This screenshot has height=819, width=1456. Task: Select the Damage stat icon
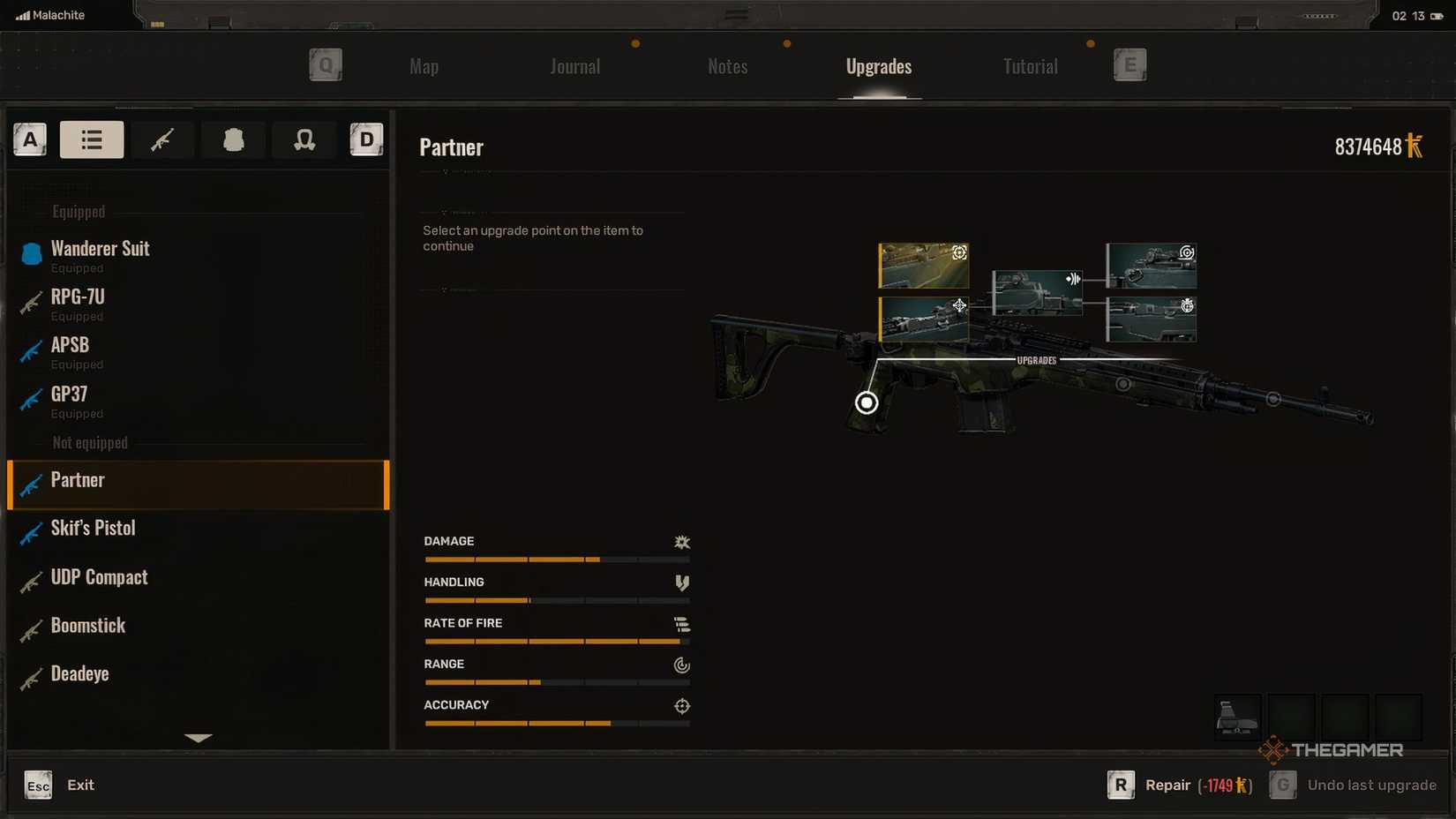(x=682, y=542)
